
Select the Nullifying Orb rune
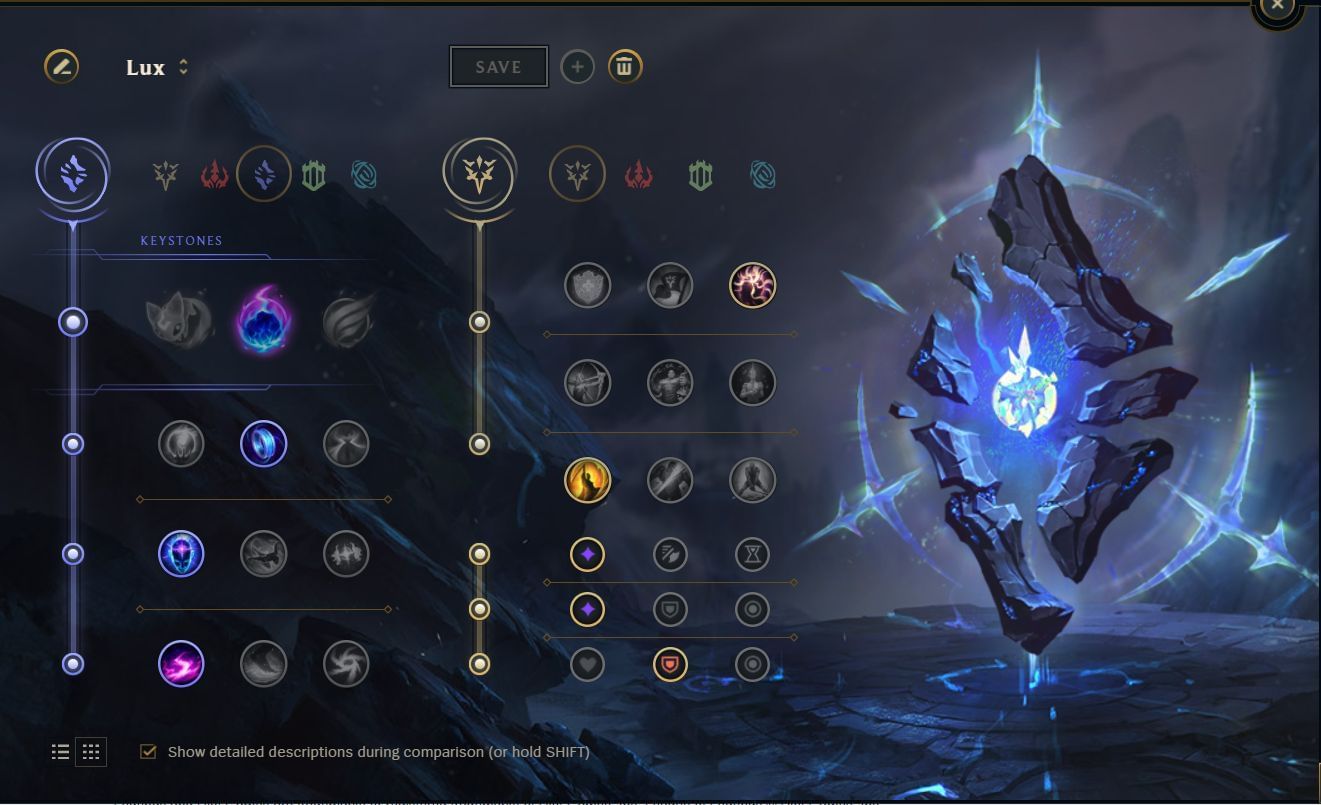(180, 443)
